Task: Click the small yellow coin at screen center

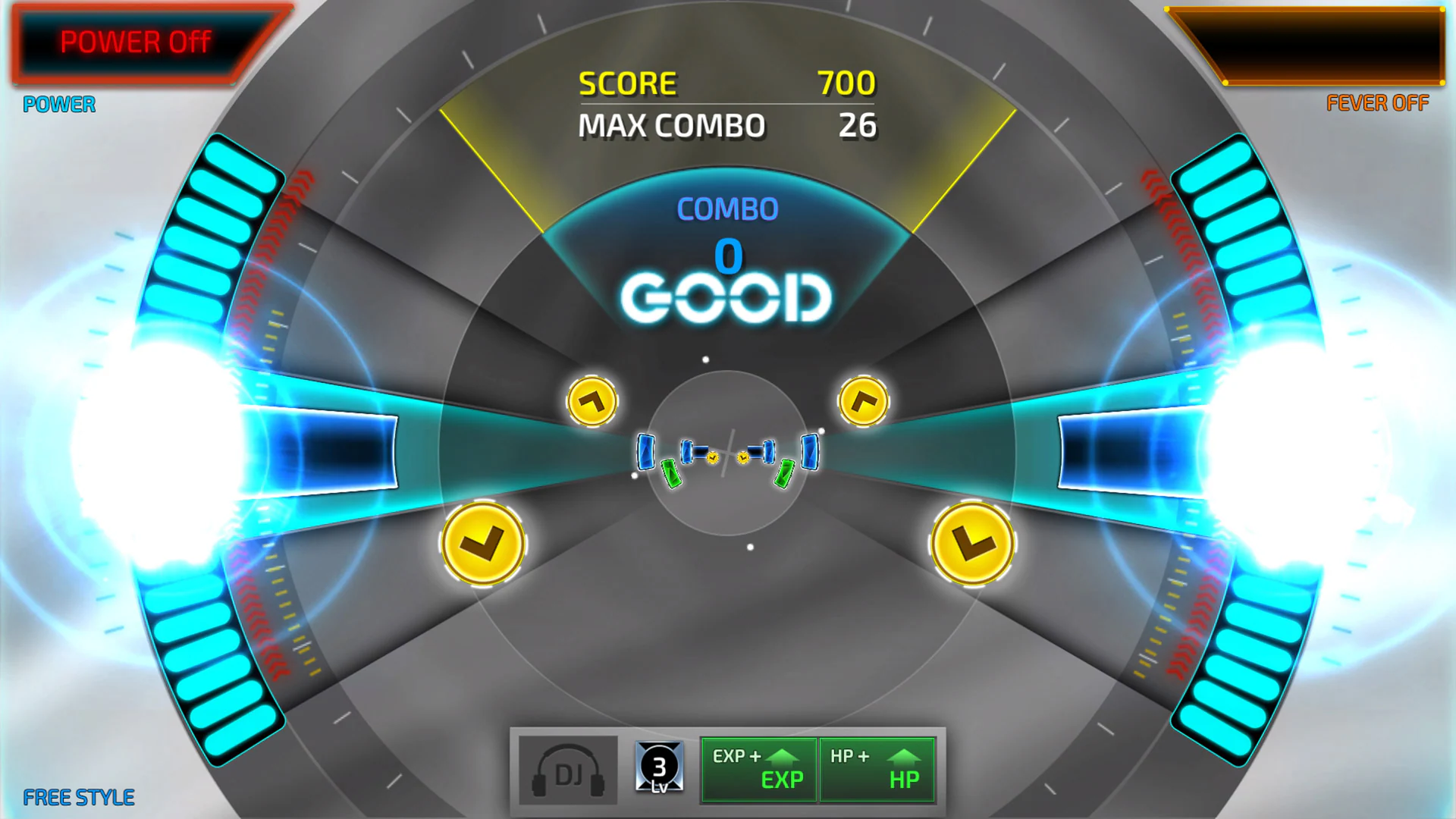Action: tap(713, 456)
